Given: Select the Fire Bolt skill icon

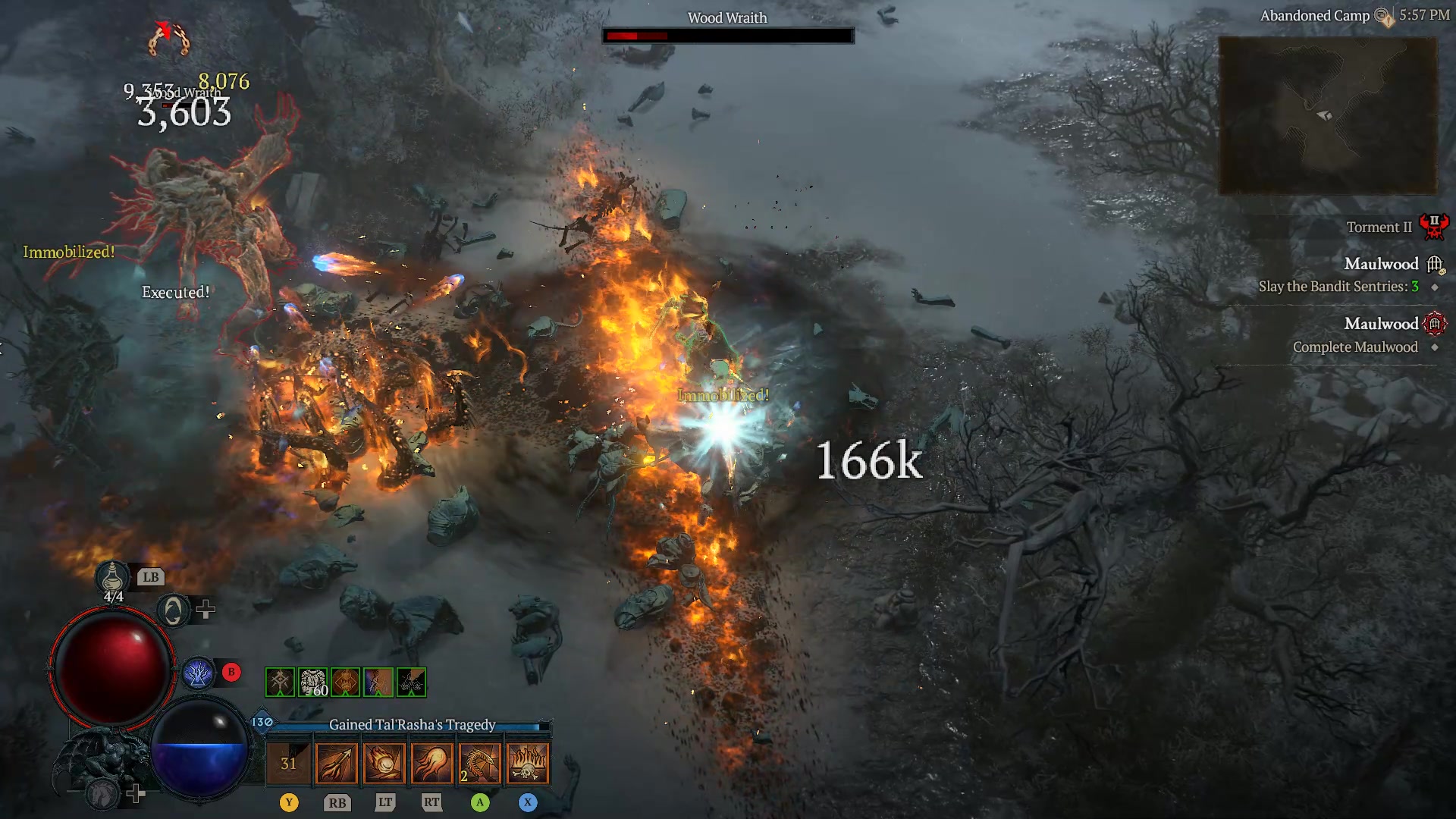Looking at the screenshot, I should [x=336, y=762].
